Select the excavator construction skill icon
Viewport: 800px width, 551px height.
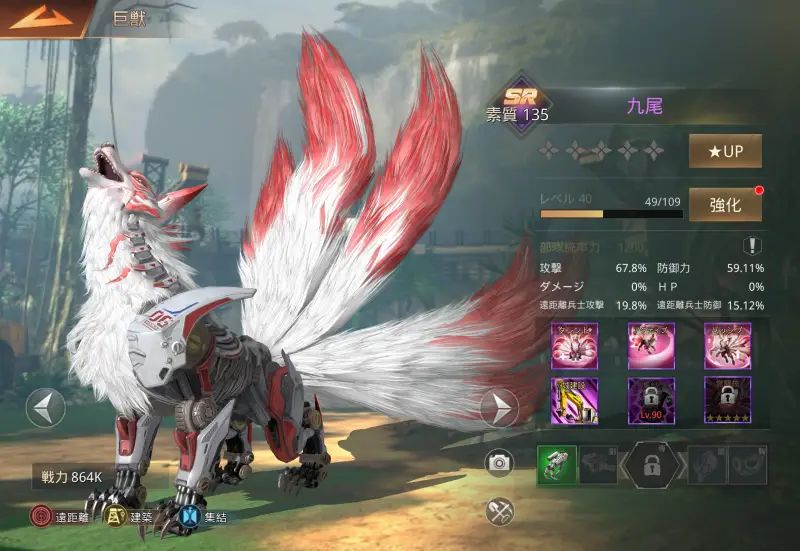pos(574,400)
